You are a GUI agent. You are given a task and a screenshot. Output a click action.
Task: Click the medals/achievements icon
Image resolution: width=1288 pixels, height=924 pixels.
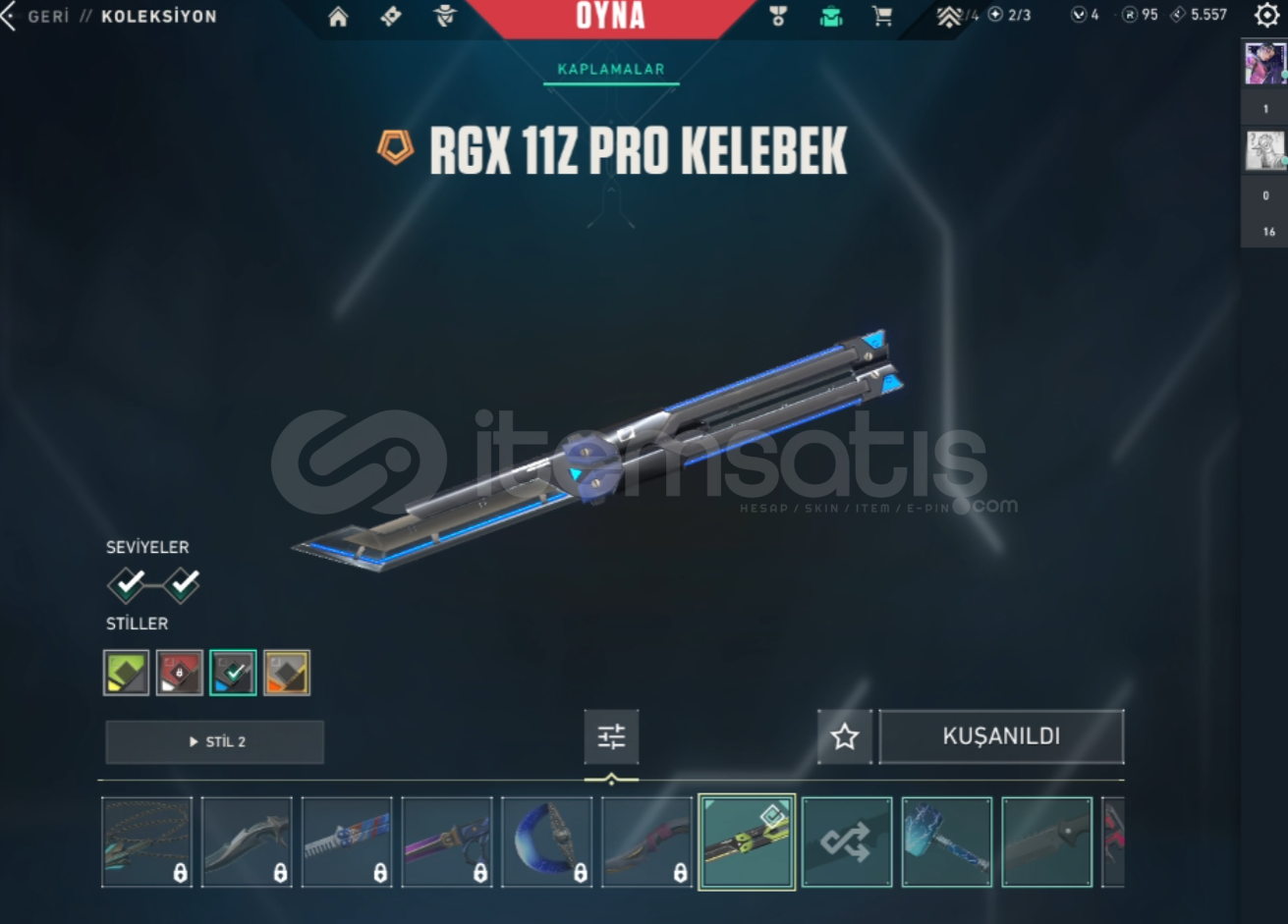[x=777, y=16]
